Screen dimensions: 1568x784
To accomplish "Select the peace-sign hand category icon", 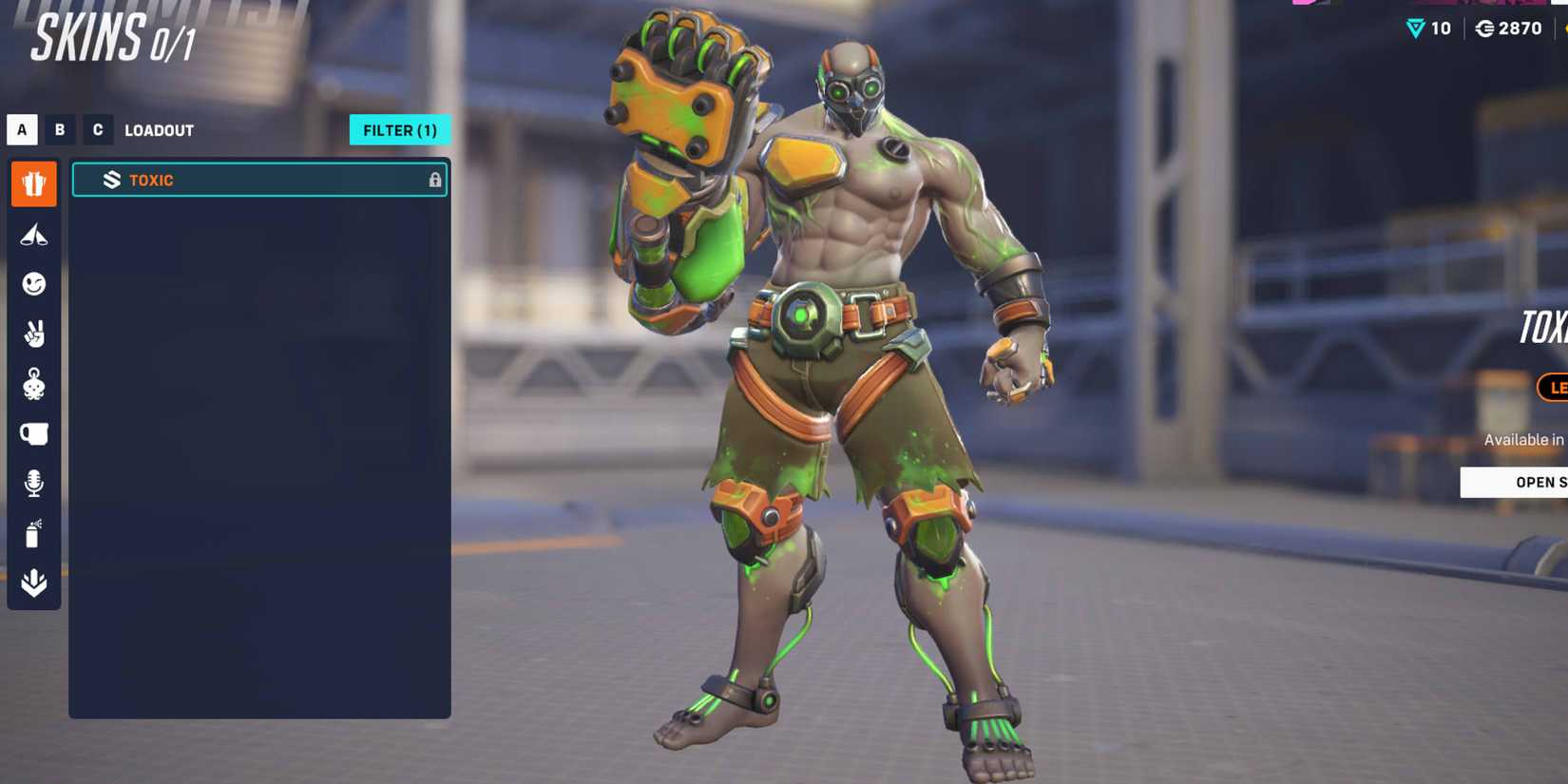I will (x=33, y=335).
